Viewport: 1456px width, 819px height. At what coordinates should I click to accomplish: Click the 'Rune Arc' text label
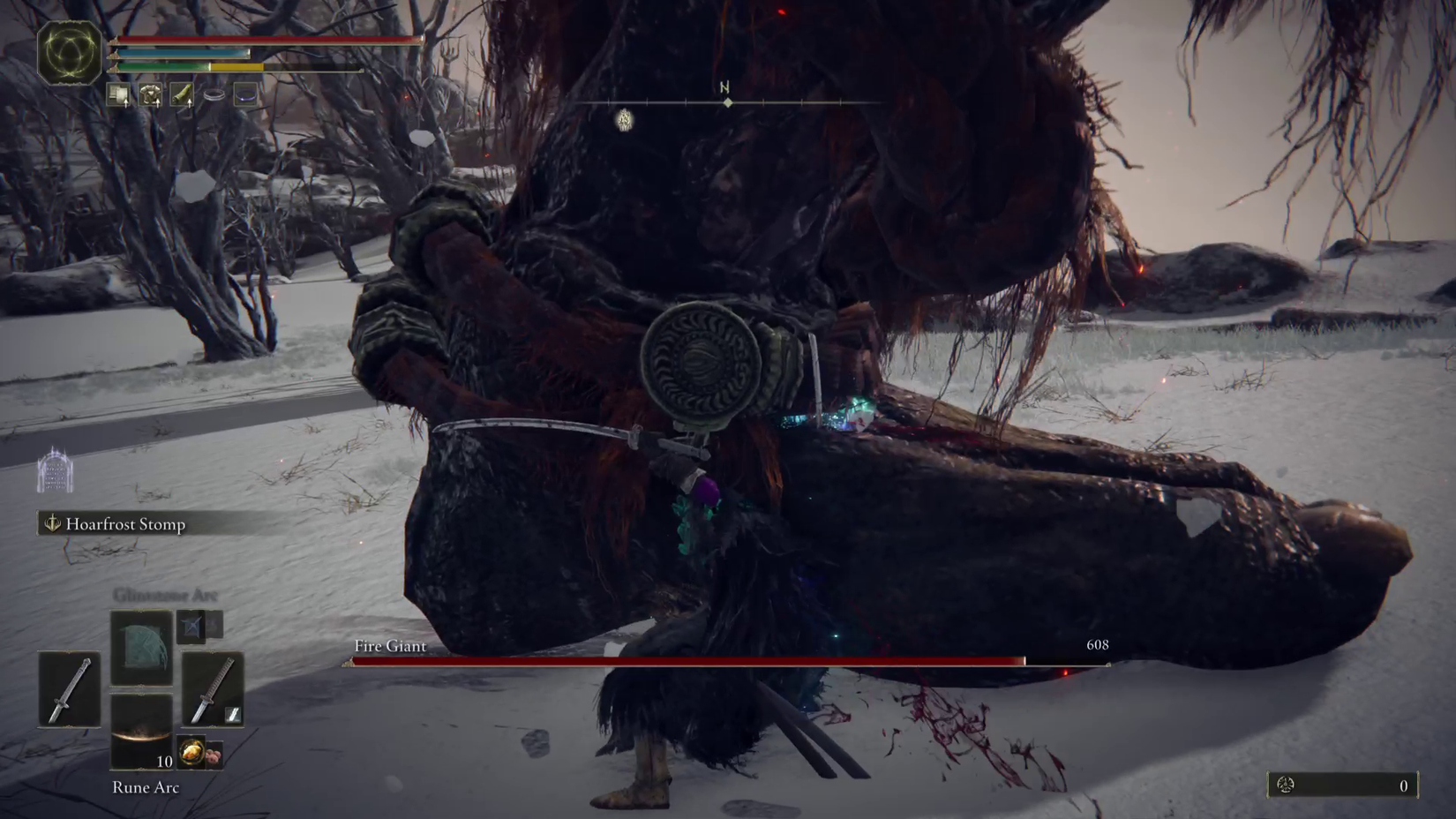(146, 787)
